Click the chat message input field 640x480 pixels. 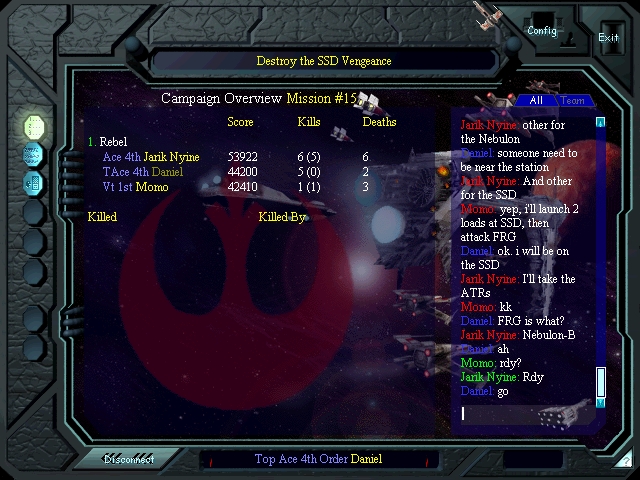[x=525, y=413]
